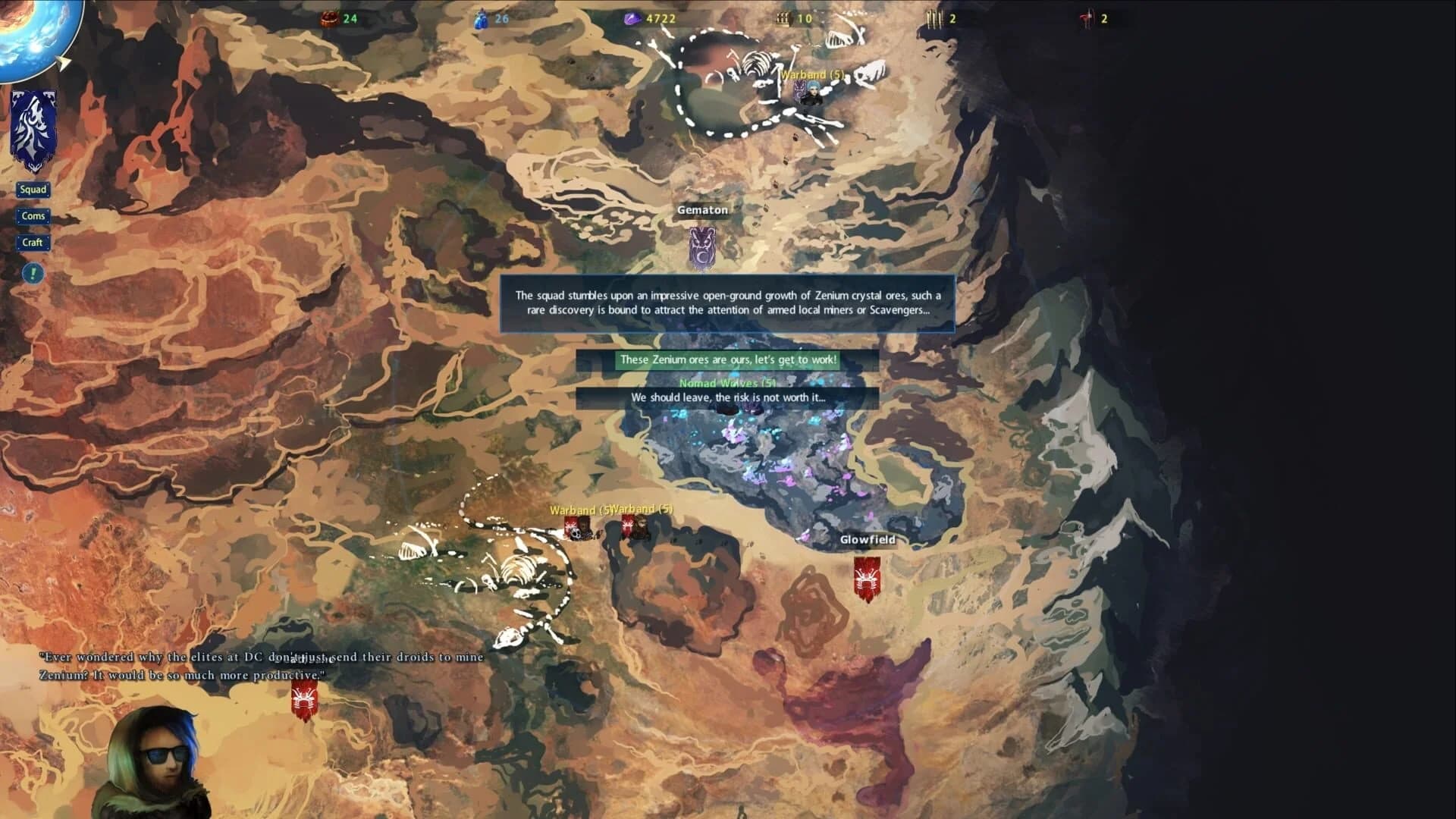Click the ammo icon next to the count 2
Screen dimensions: 1456x819
934,17
